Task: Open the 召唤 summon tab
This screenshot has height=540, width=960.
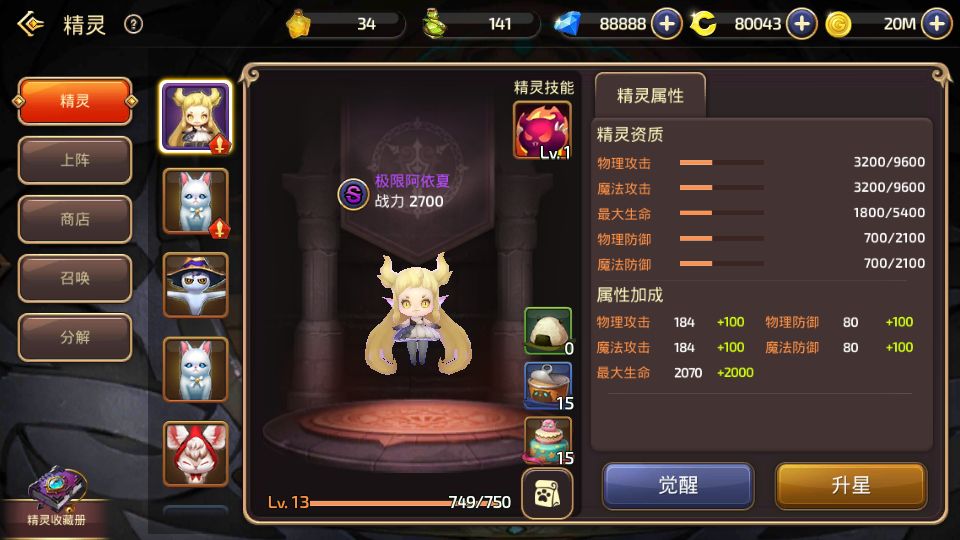Action: (x=75, y=278)
